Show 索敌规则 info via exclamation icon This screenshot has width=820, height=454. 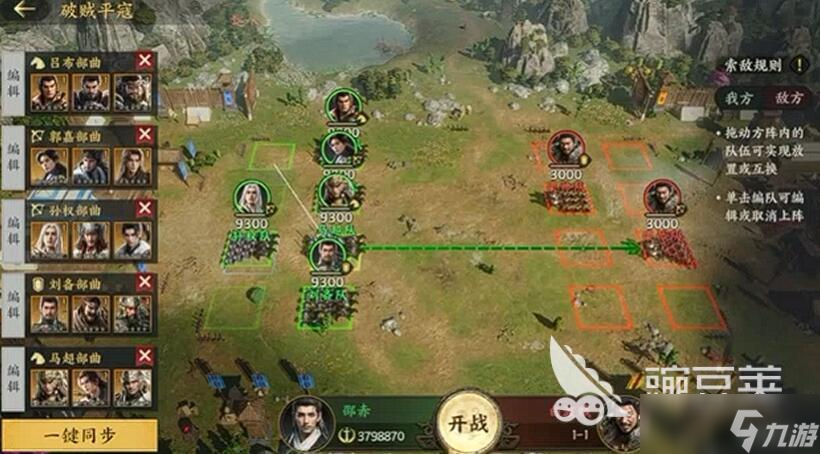(x=798, y=65)
